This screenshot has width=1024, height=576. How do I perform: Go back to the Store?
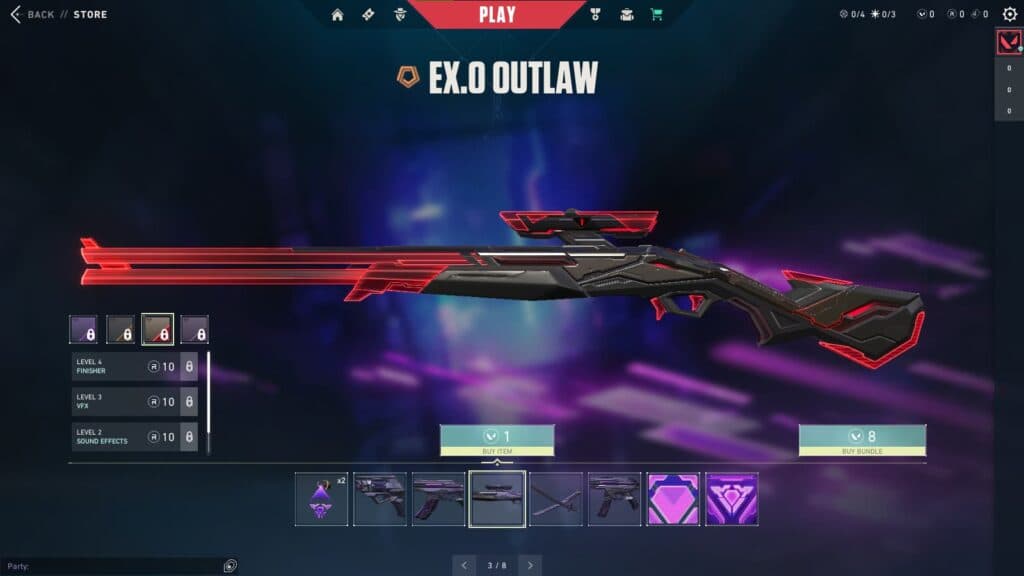40,15
